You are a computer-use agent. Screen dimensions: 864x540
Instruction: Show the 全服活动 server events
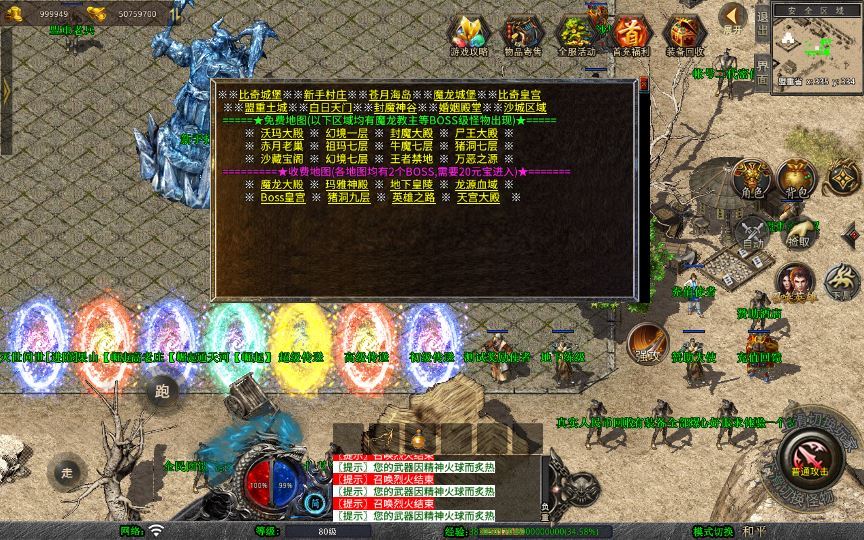[x=576, y=36]
